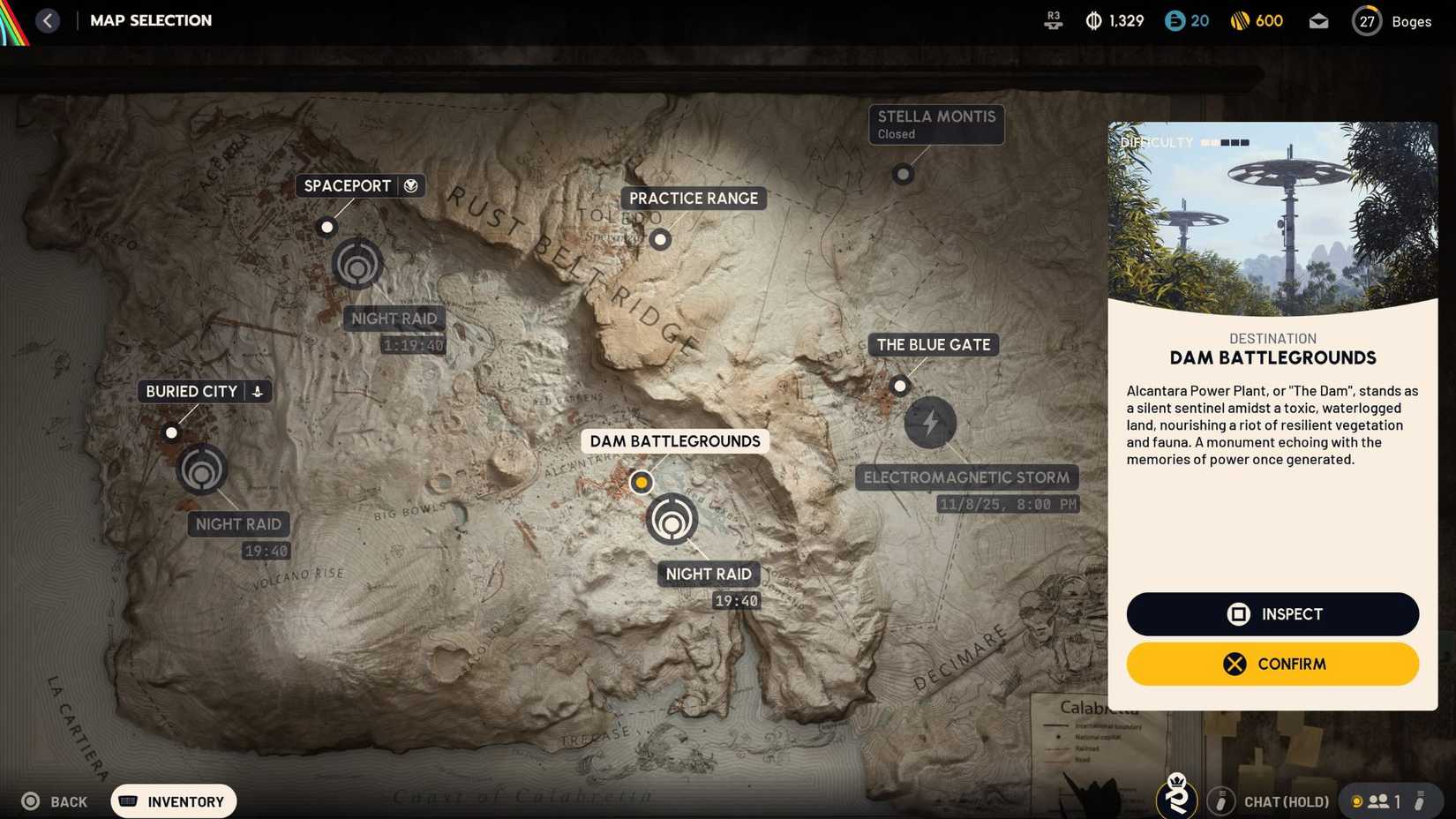The height and width of the screenshot is (819, 1456).
Task: Select the Practice Range map node
Action: click(660, 239)
